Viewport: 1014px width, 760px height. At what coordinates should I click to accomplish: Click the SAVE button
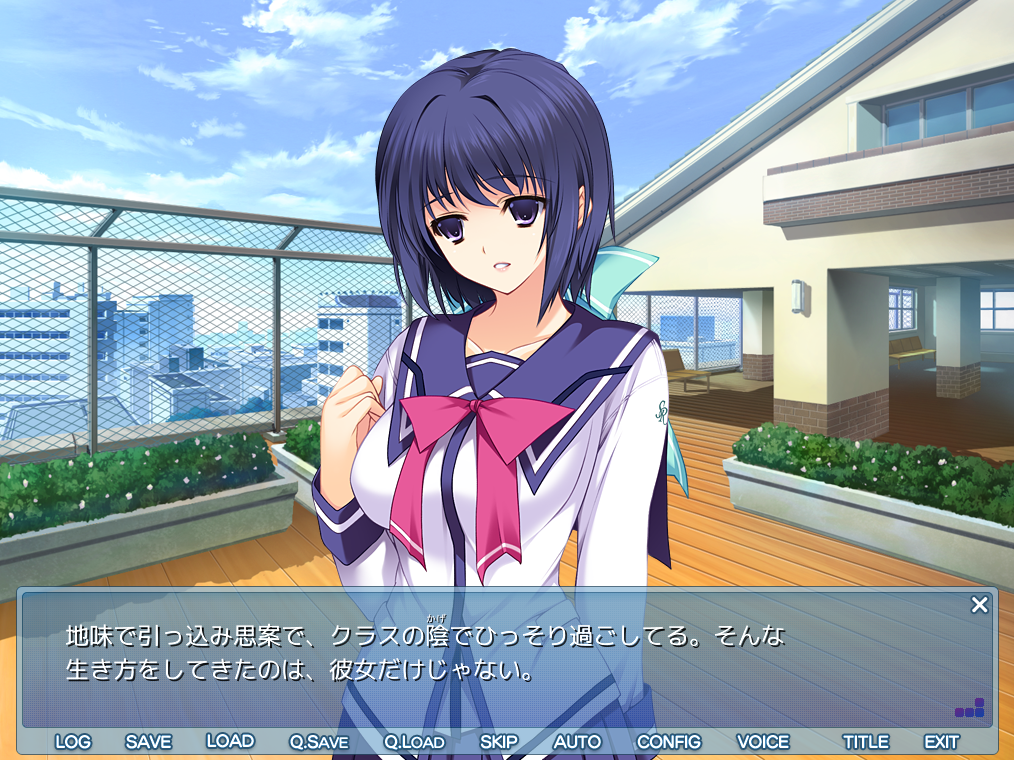click(148, 742)
